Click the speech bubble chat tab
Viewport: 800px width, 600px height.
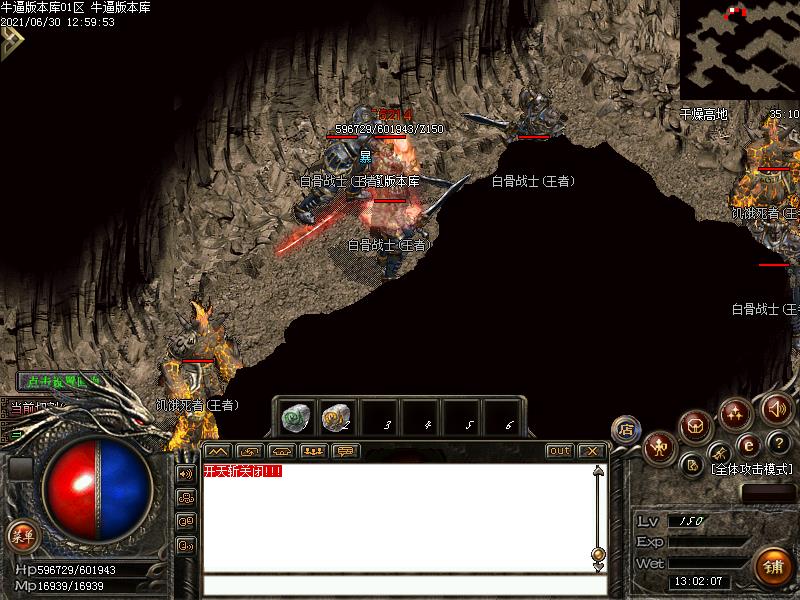pos(345,451)
